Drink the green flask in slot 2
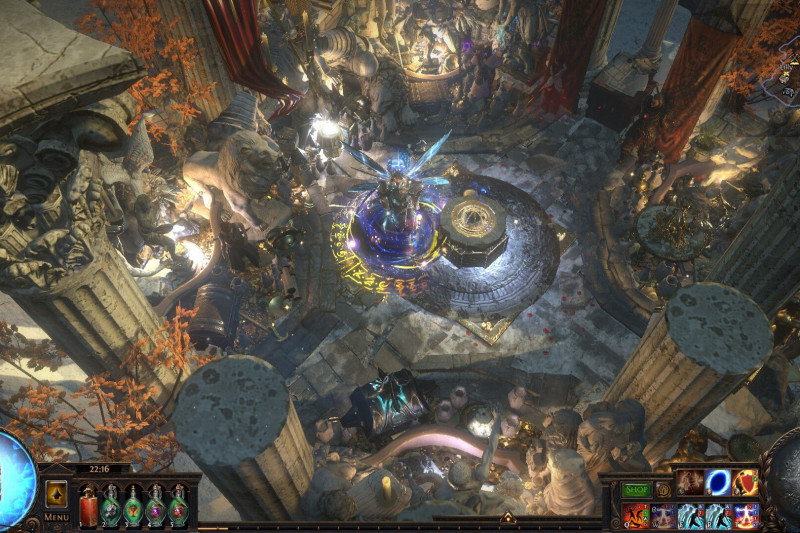This screenshot has height=533, width=800. 110,506
